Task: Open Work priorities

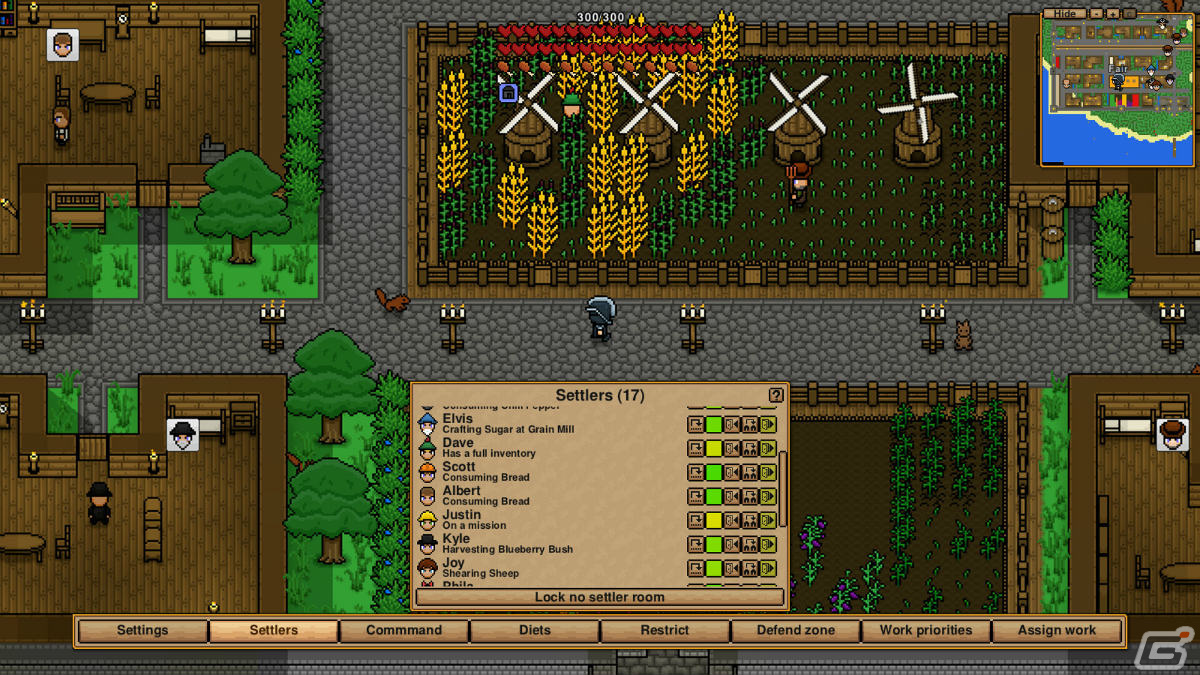Action: [925, 631]
